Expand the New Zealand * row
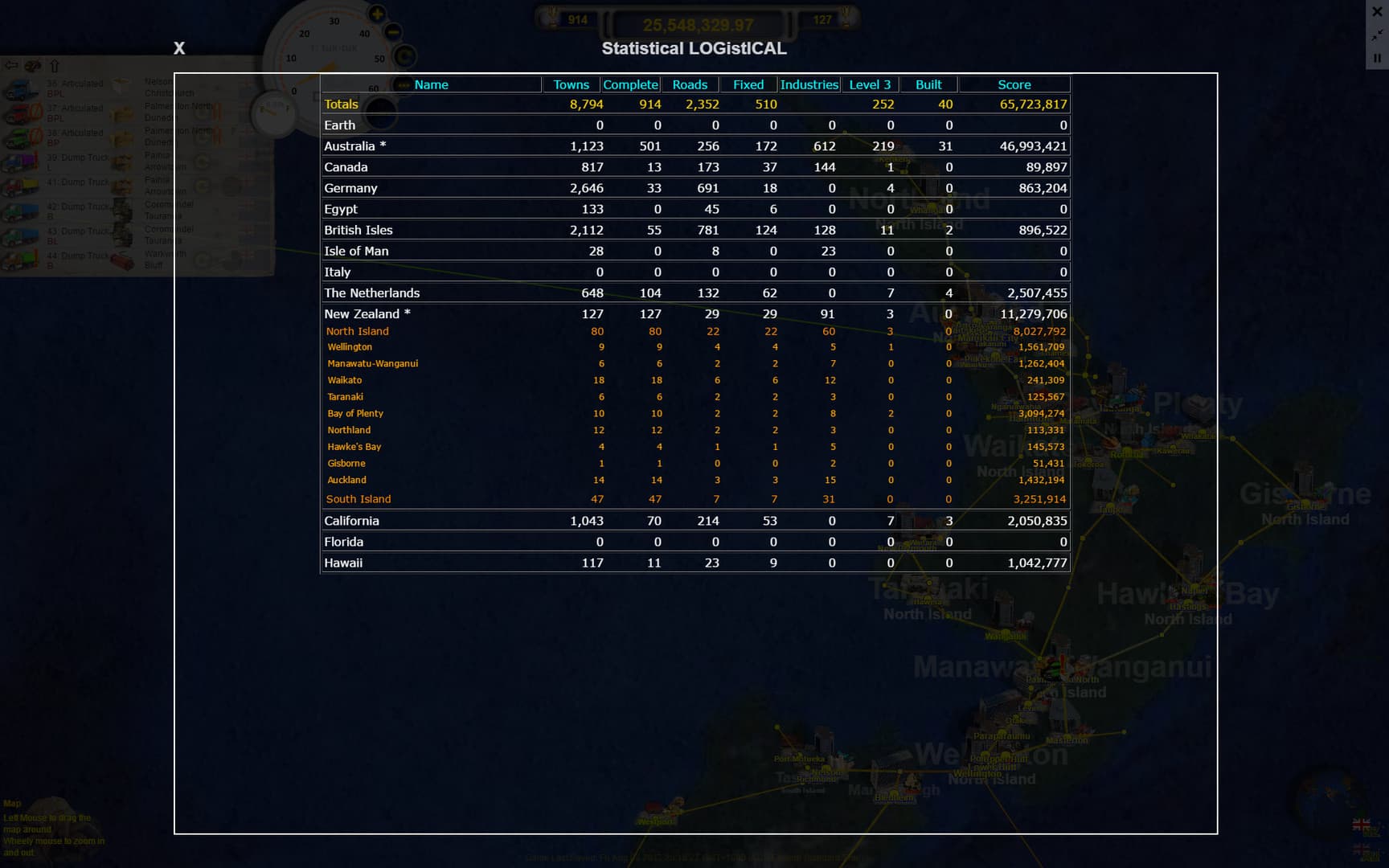Screen dimensions: 1389x868 coord(367,313)
